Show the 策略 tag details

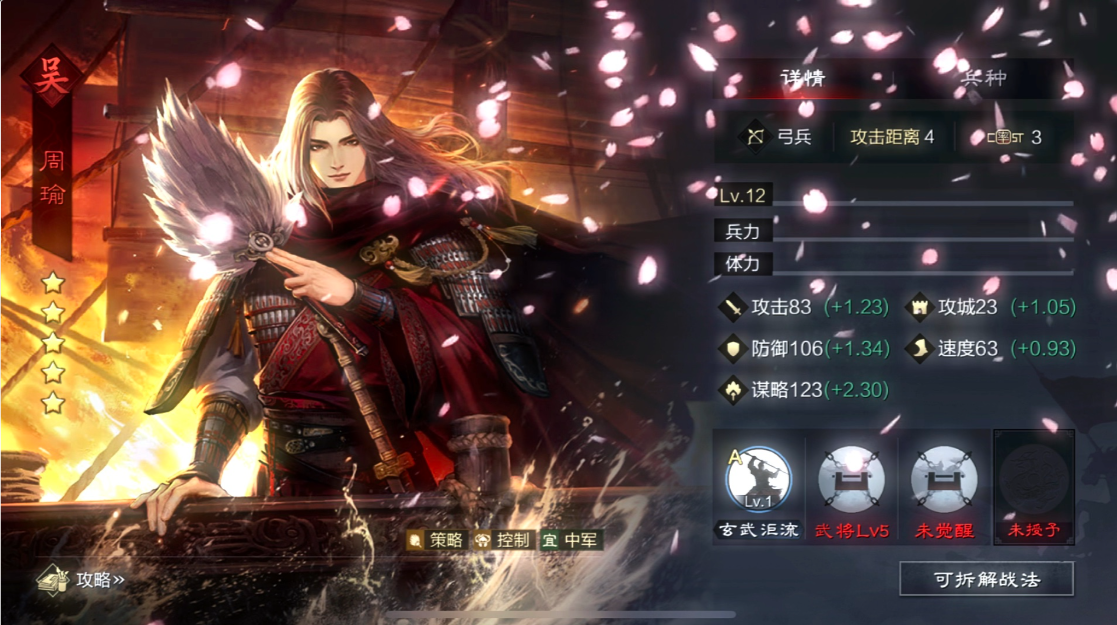pos(436,540)
